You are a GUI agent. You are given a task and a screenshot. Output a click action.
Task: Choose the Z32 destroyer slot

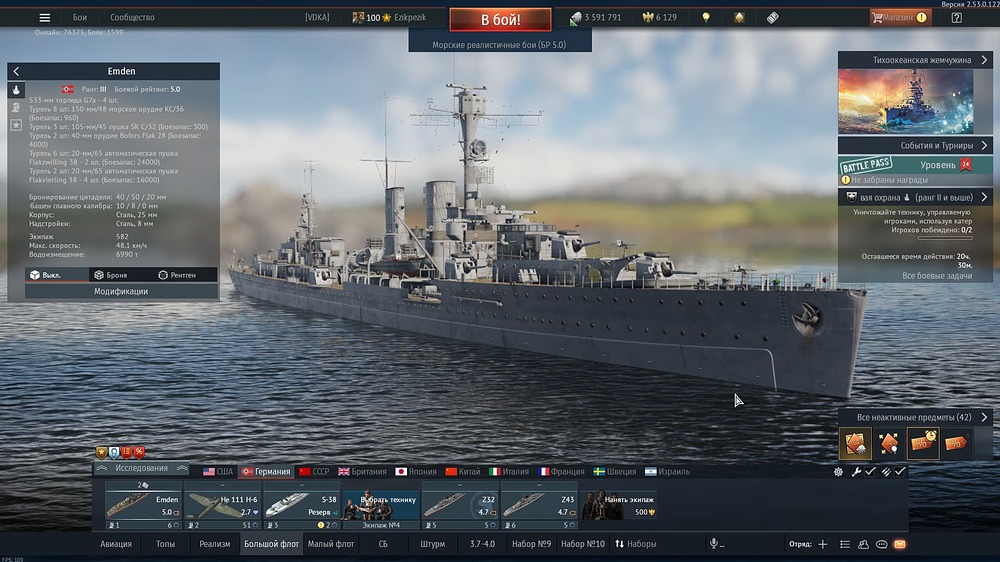(x=460, y=504)
